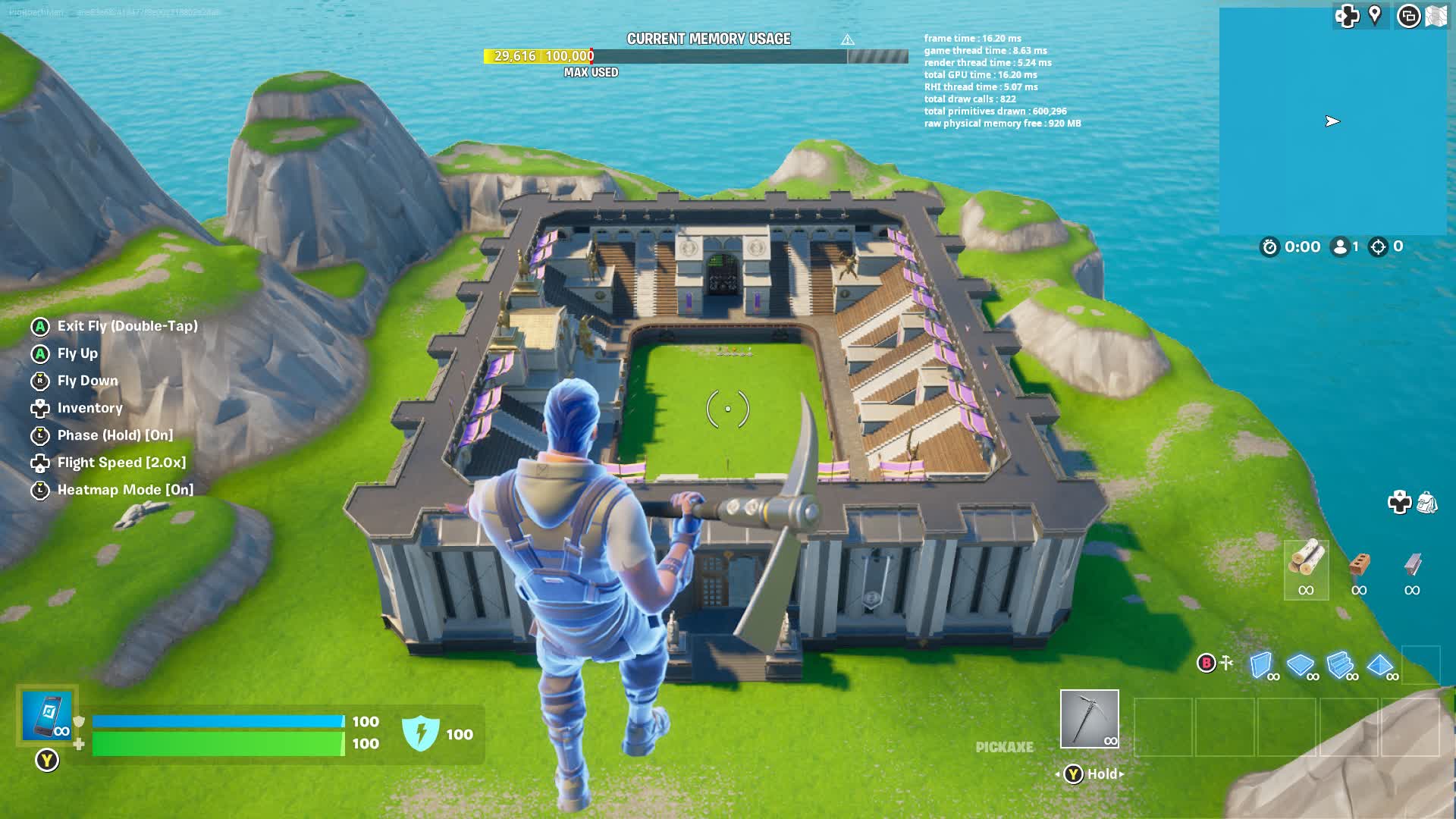Expand the Y Hold quick menu

[x=1090, y=773]
